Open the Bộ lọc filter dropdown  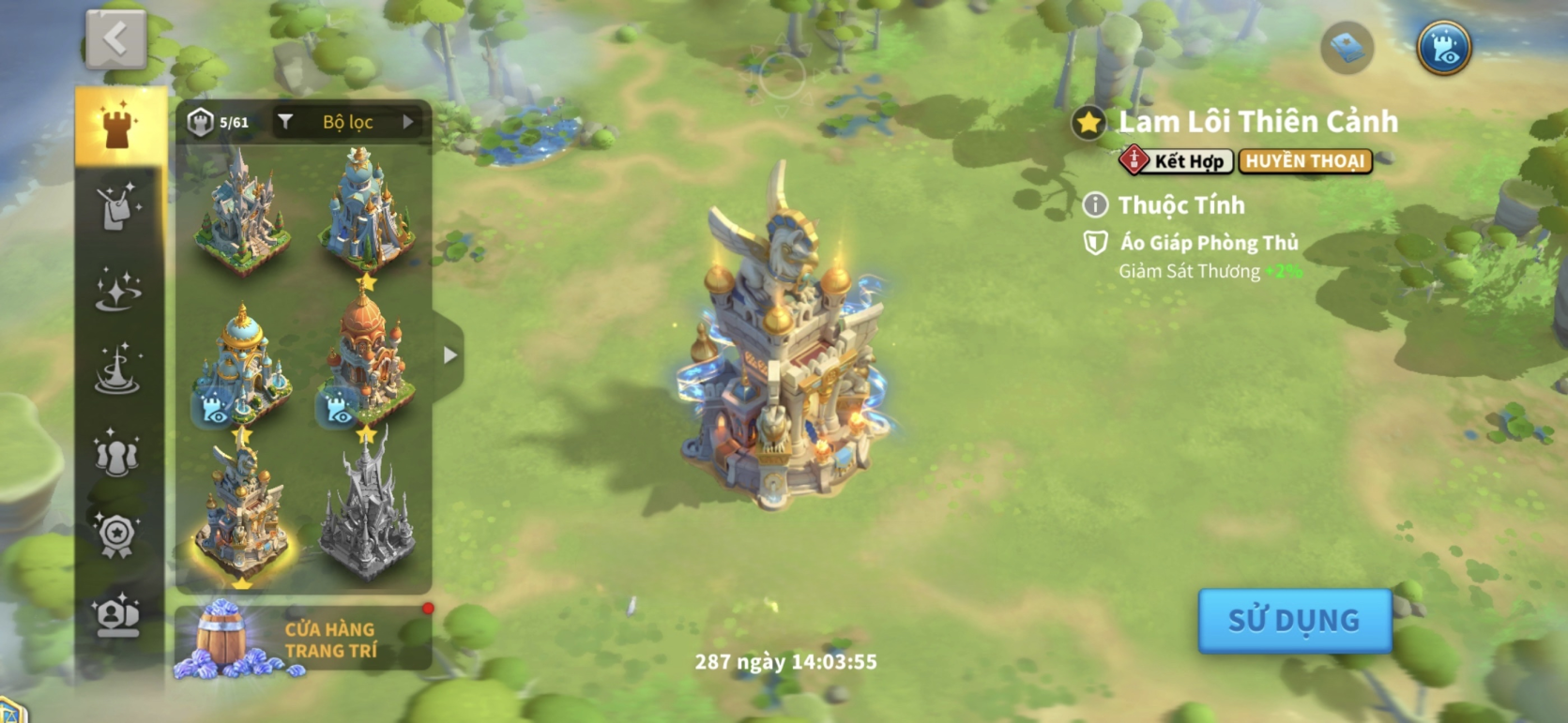point(349,122)
